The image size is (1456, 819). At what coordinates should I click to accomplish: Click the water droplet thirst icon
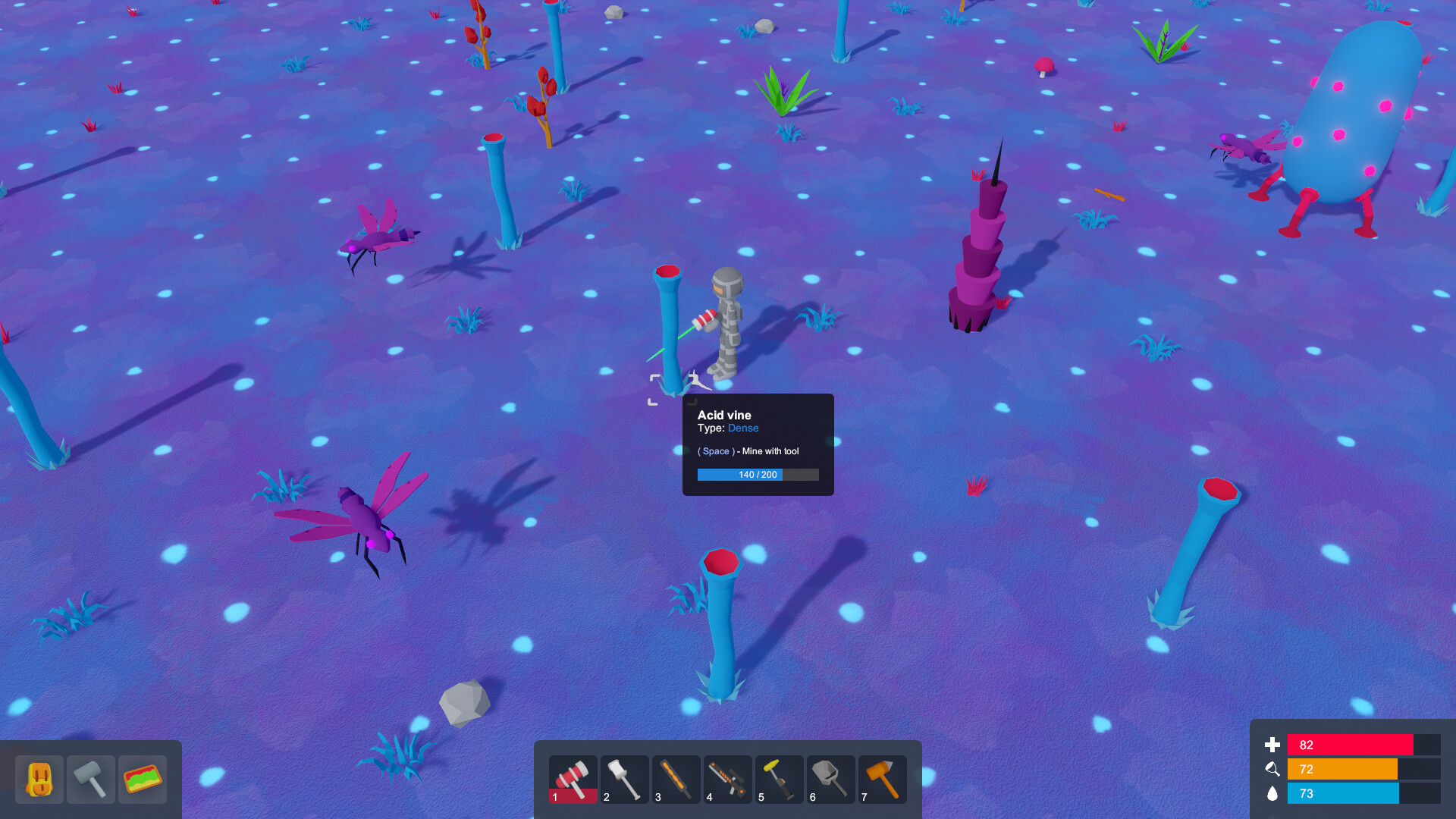[1272, 794]
